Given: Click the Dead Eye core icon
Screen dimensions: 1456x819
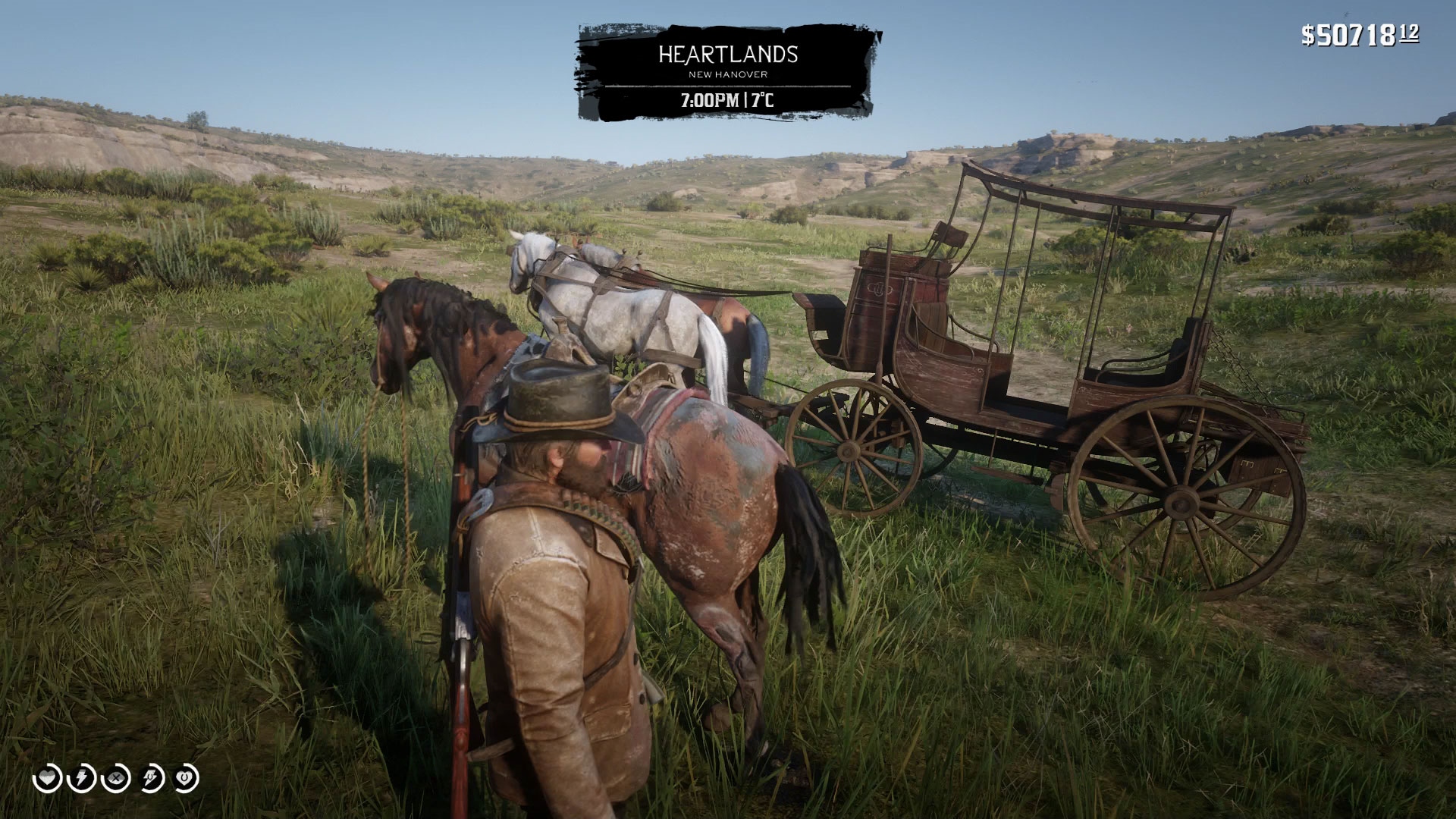Looking at the screenshot, I should click(x=117, y=779).
